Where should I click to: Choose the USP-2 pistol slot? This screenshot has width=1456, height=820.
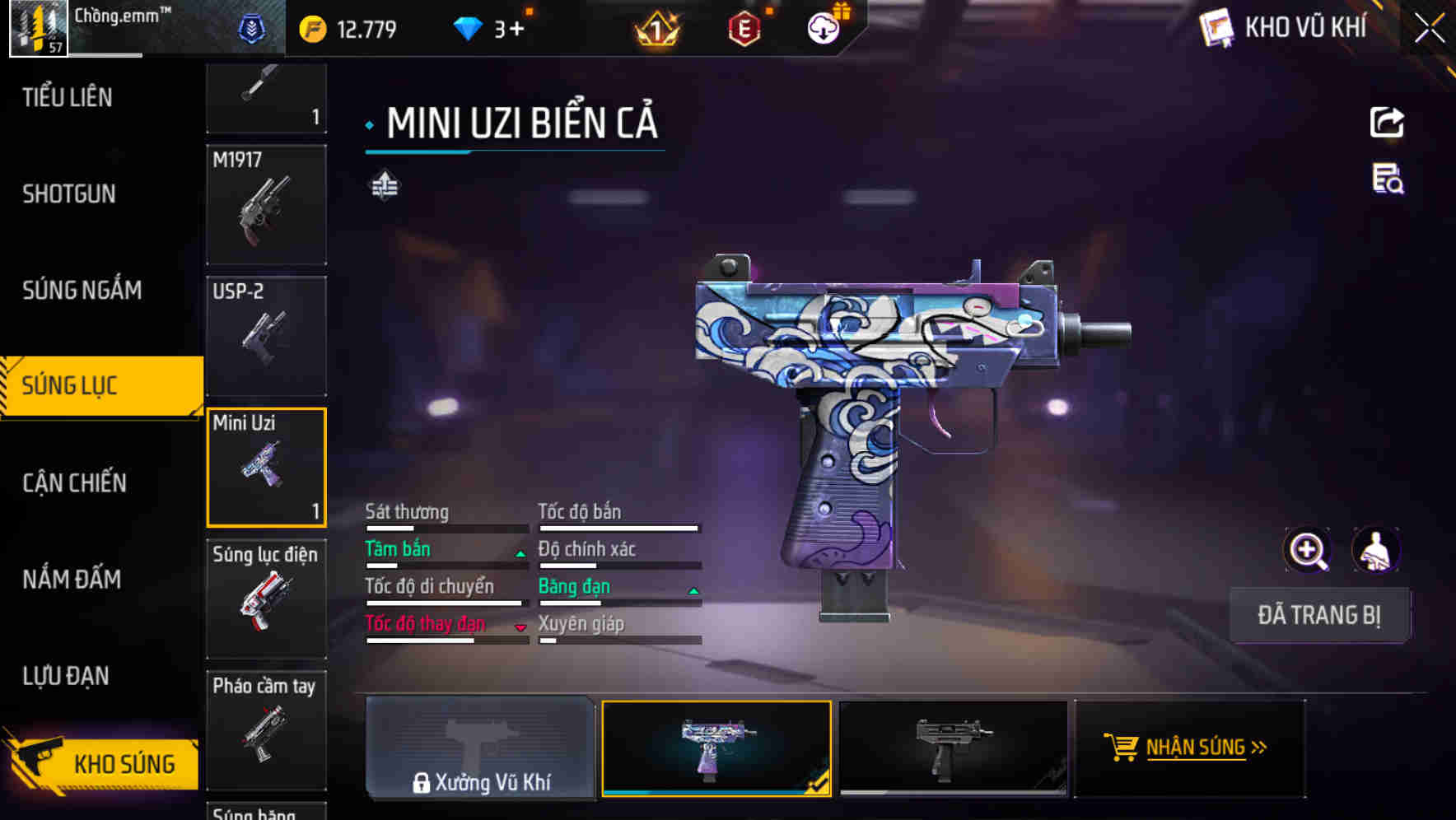[x=266, y=335]
